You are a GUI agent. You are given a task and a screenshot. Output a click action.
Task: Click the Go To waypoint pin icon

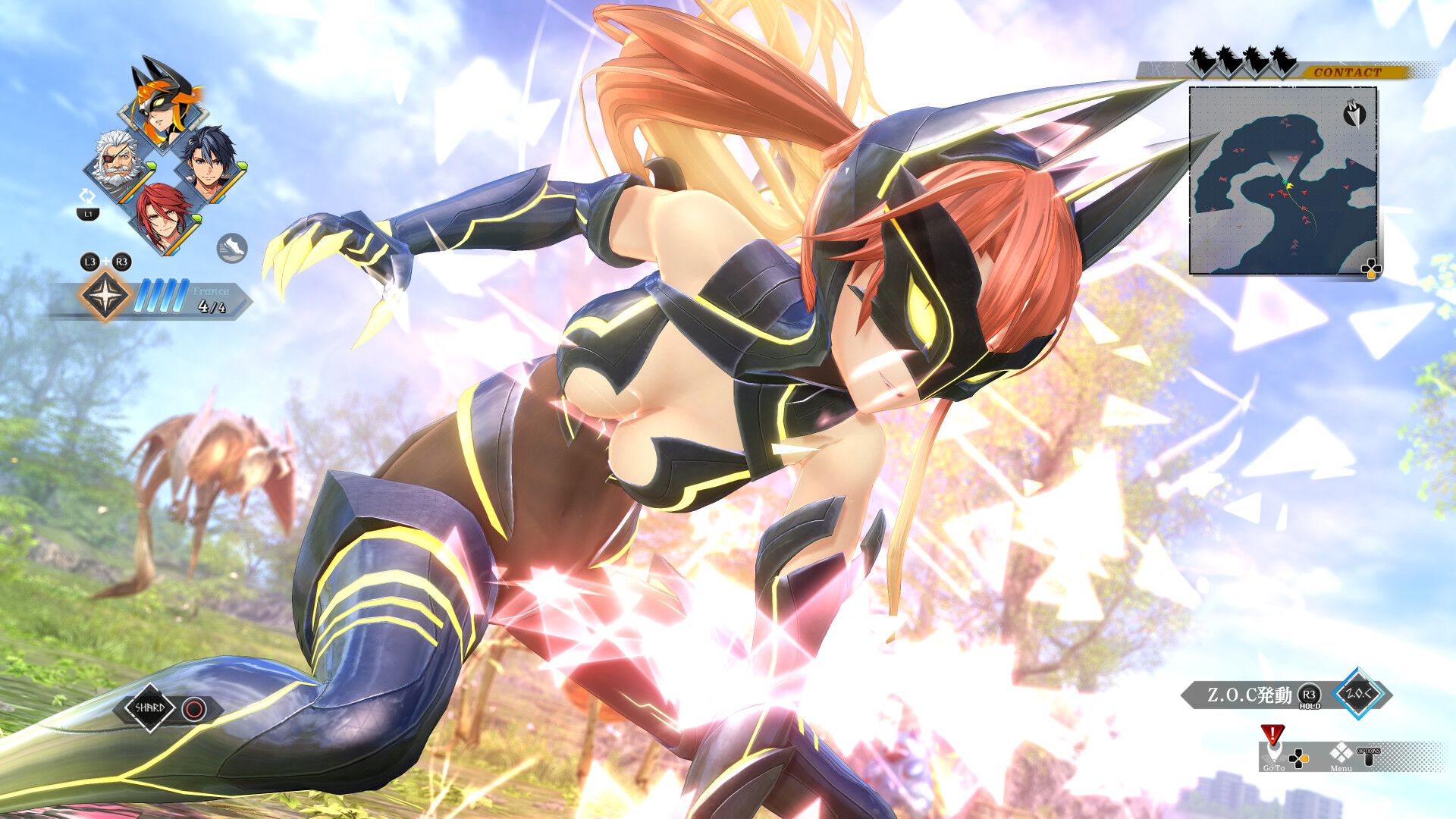(x=1273, y=753)
